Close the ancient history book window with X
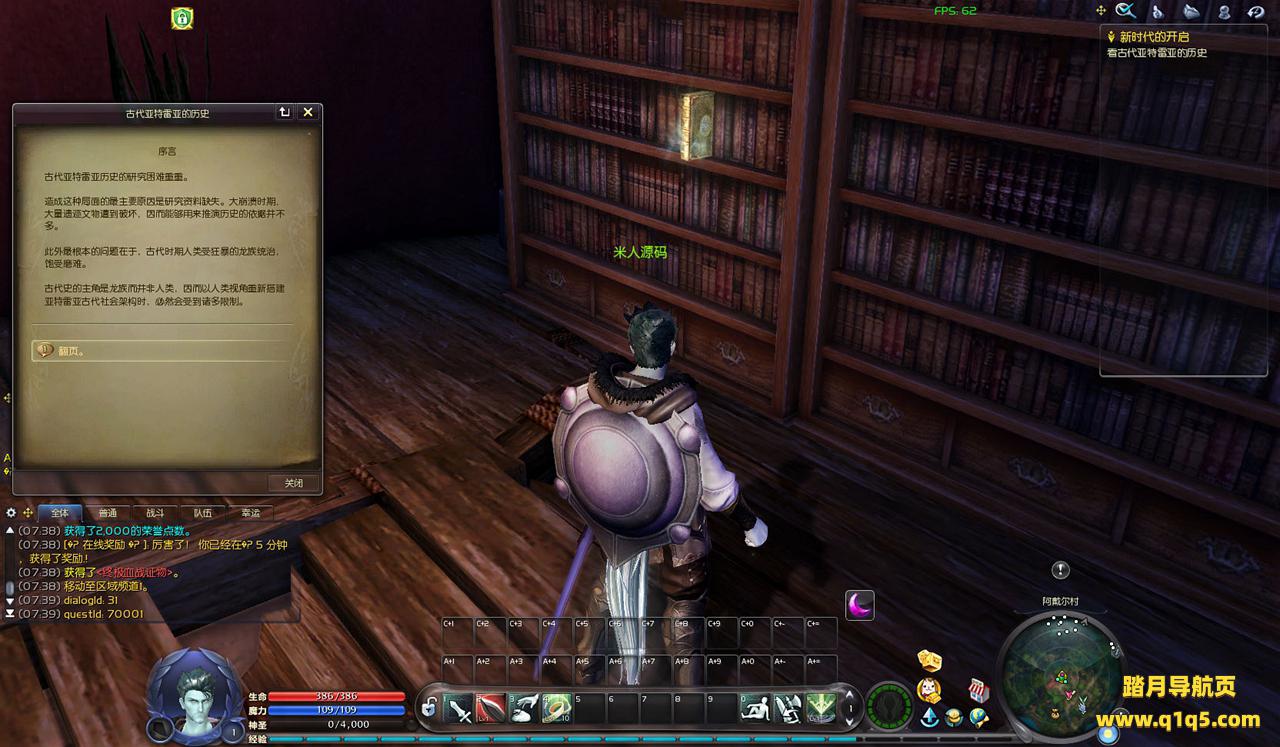Viewport: 1280px width, 747px height. coord(308,113)
